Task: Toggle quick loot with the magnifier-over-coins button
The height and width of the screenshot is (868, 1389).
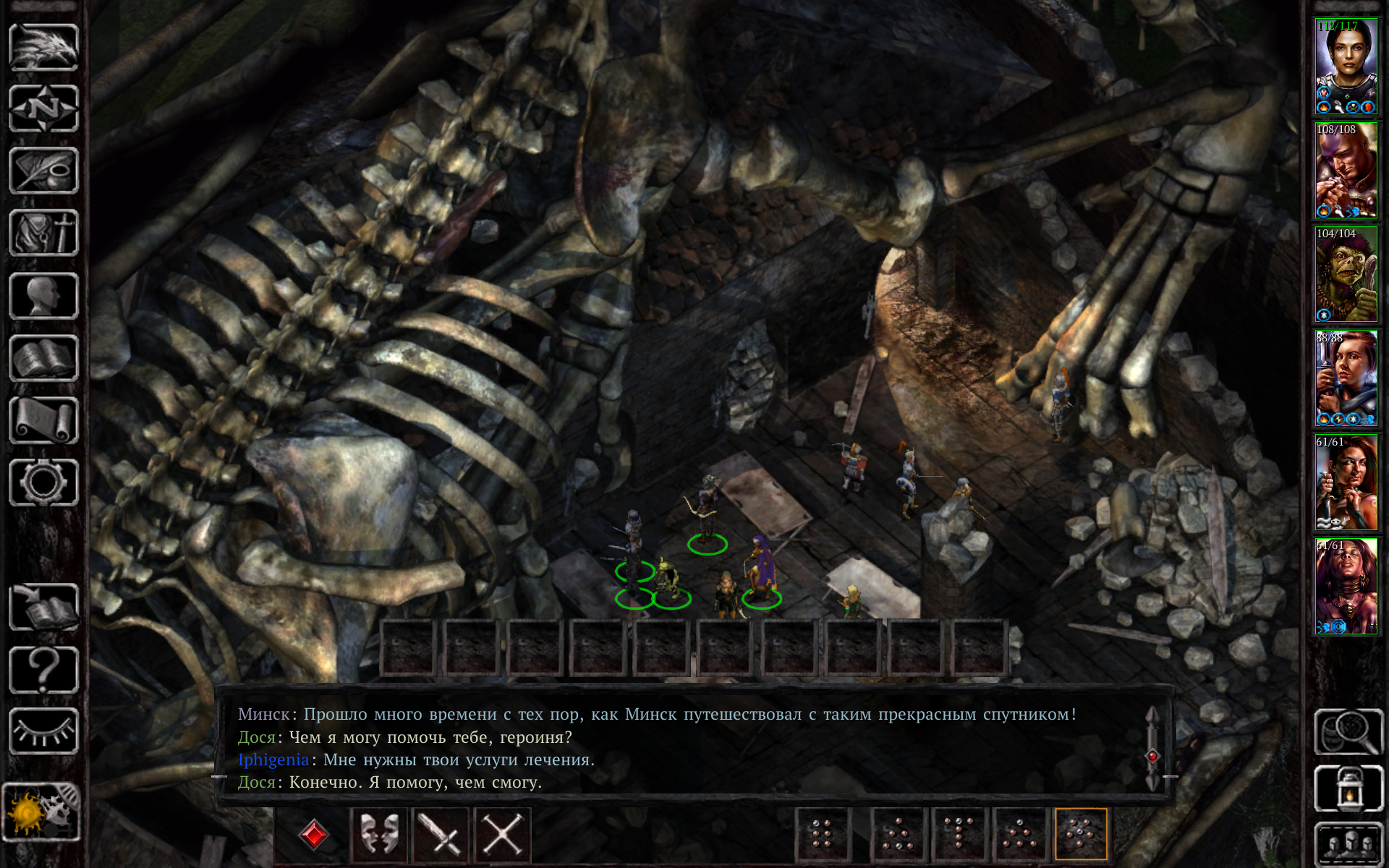Action: tap(1348, 732)
